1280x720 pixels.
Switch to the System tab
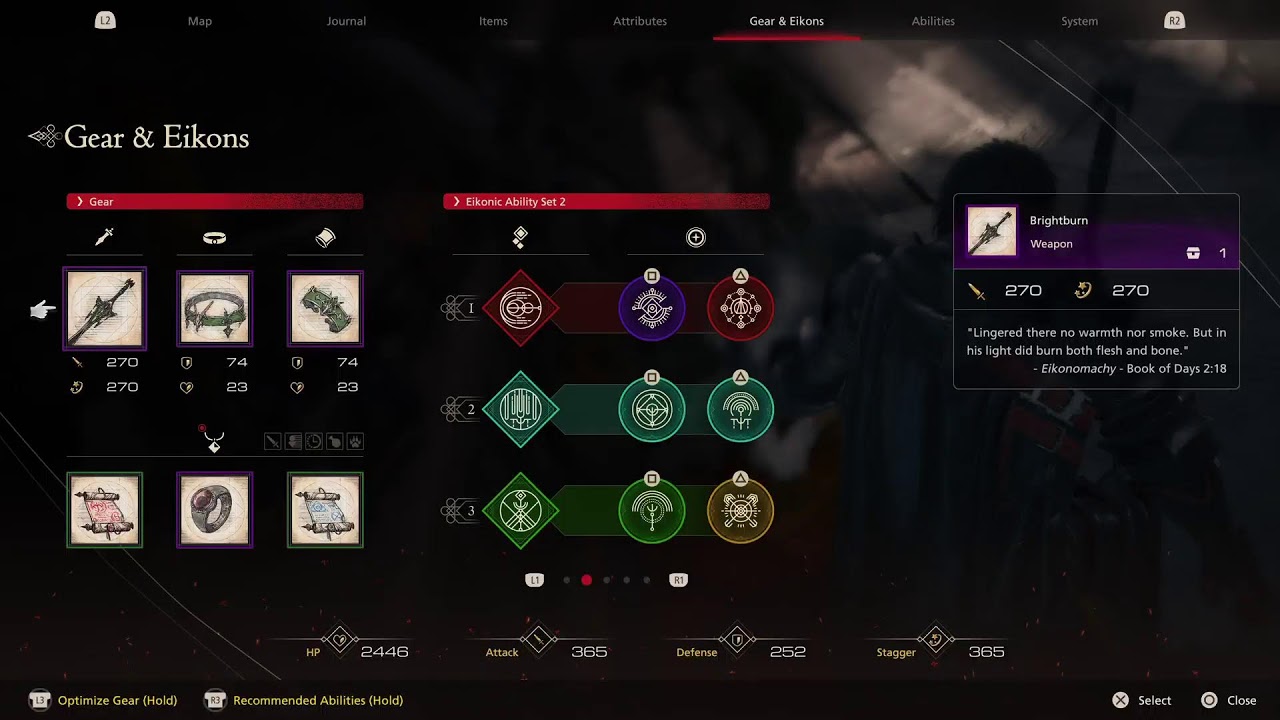1079,21
